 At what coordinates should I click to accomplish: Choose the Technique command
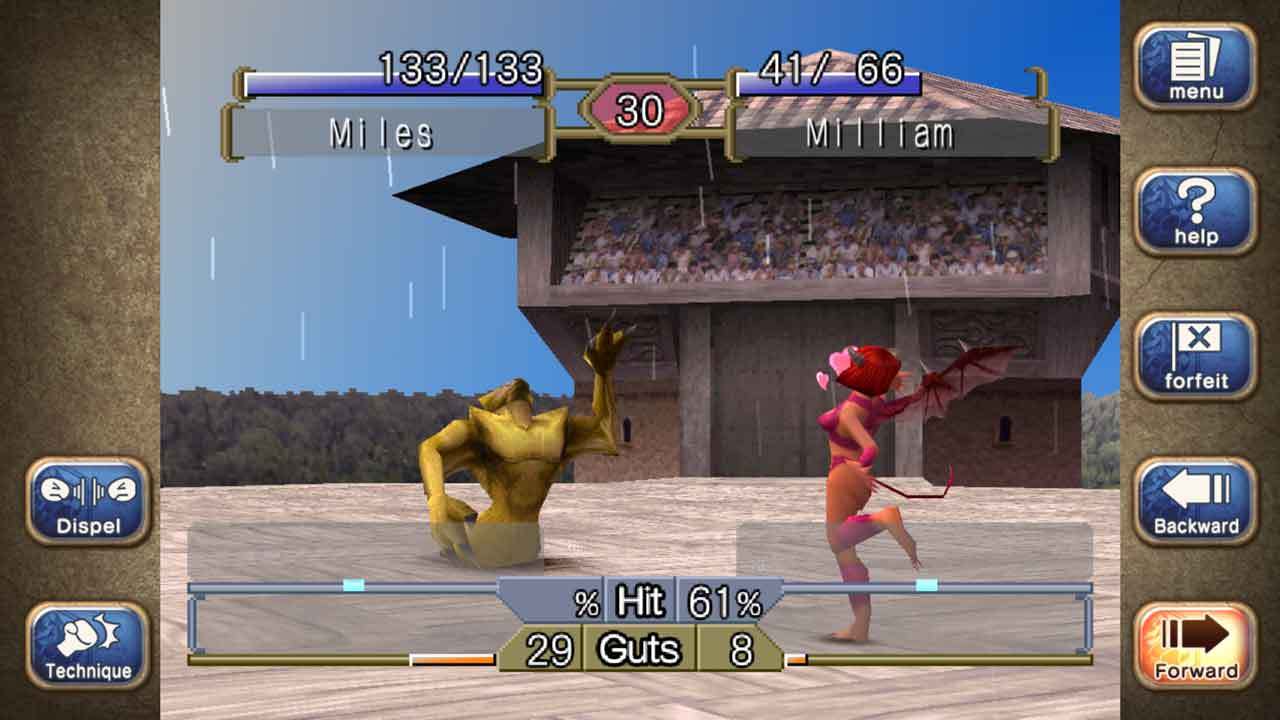point(88,645)
